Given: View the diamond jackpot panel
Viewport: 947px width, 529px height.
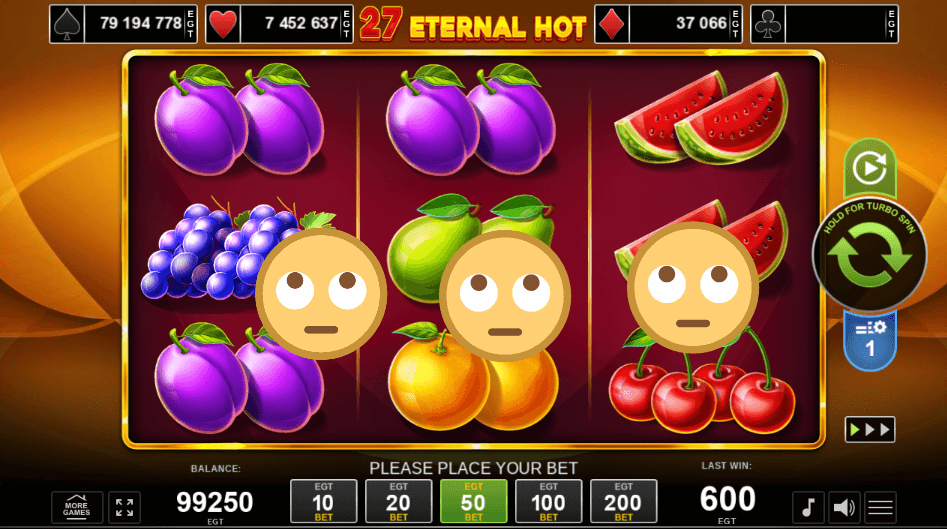Looking at the screenshot, I should (669, 24).
